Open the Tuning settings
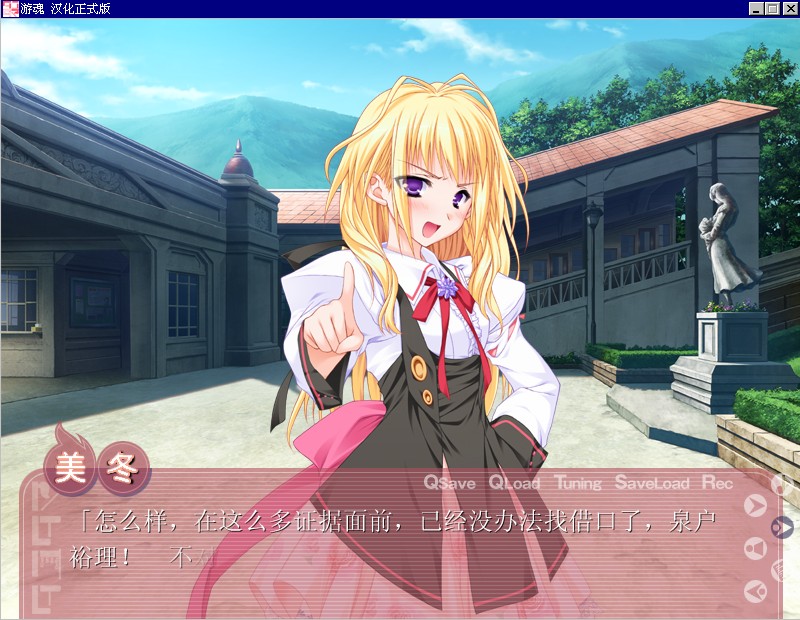Viewport: 800px width, 620px height. click(578, 483)
